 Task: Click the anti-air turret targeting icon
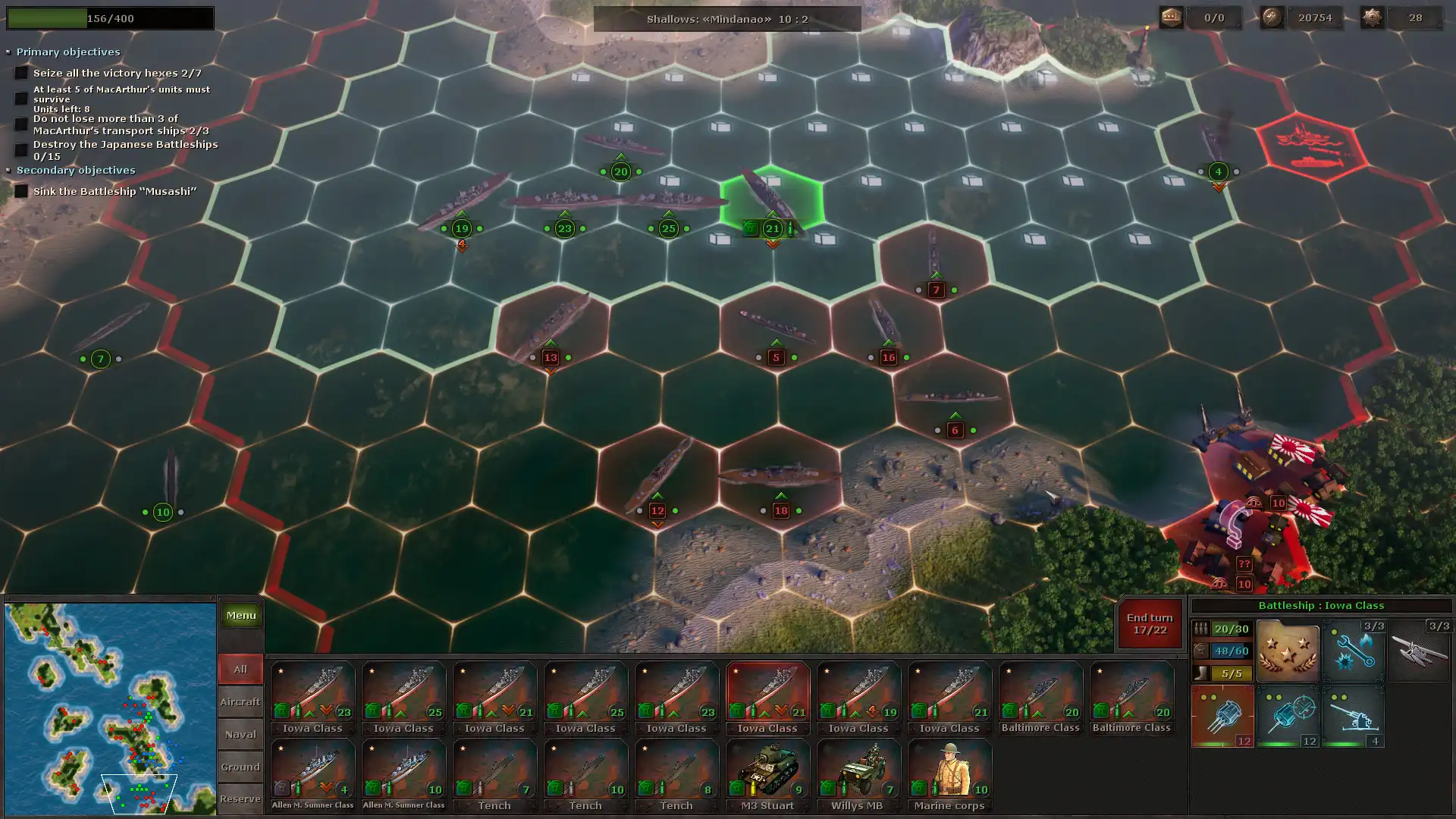(x=1289, y=716)
